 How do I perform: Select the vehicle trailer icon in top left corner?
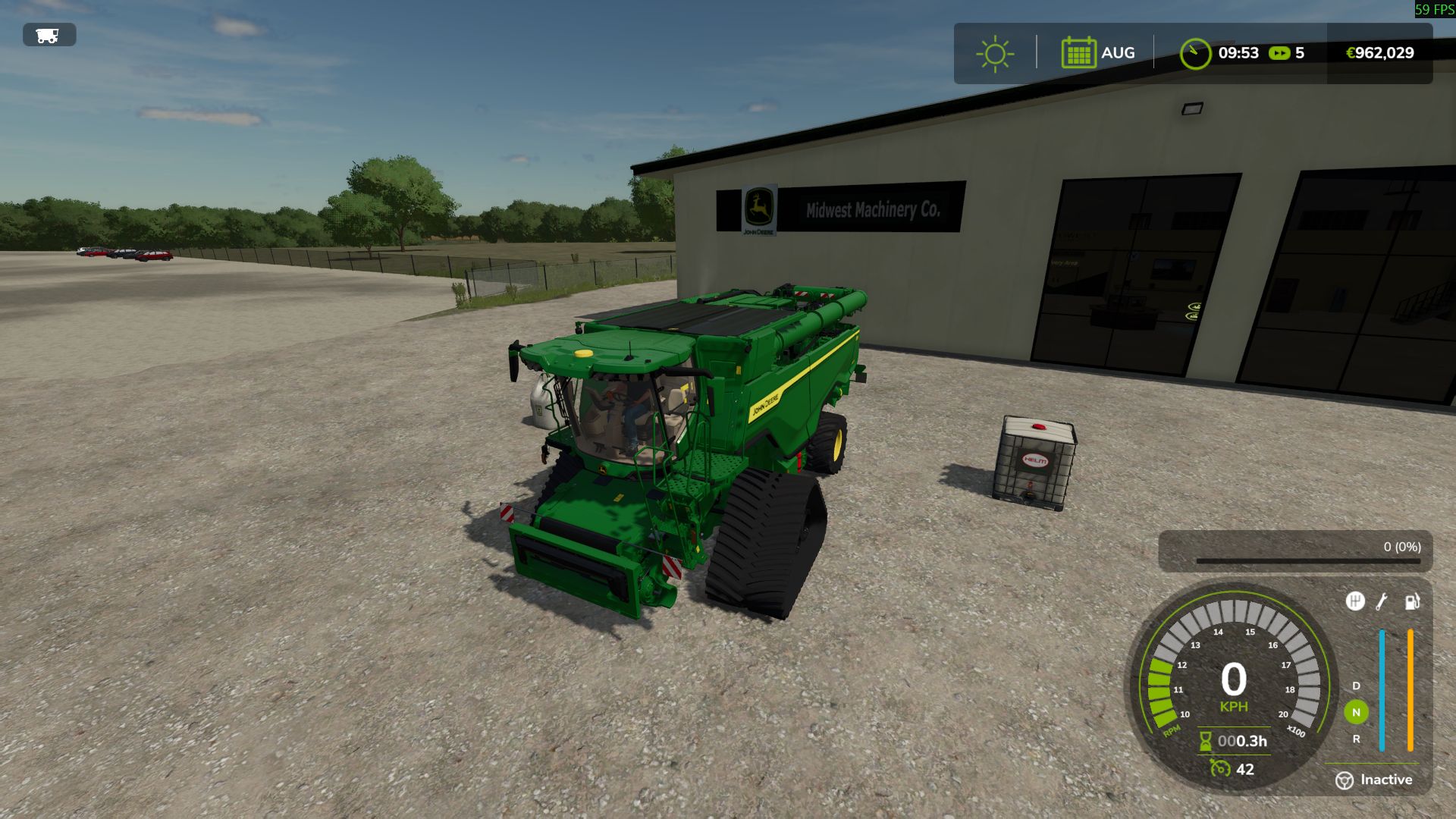pyautogui.click(x=48, y=34)
